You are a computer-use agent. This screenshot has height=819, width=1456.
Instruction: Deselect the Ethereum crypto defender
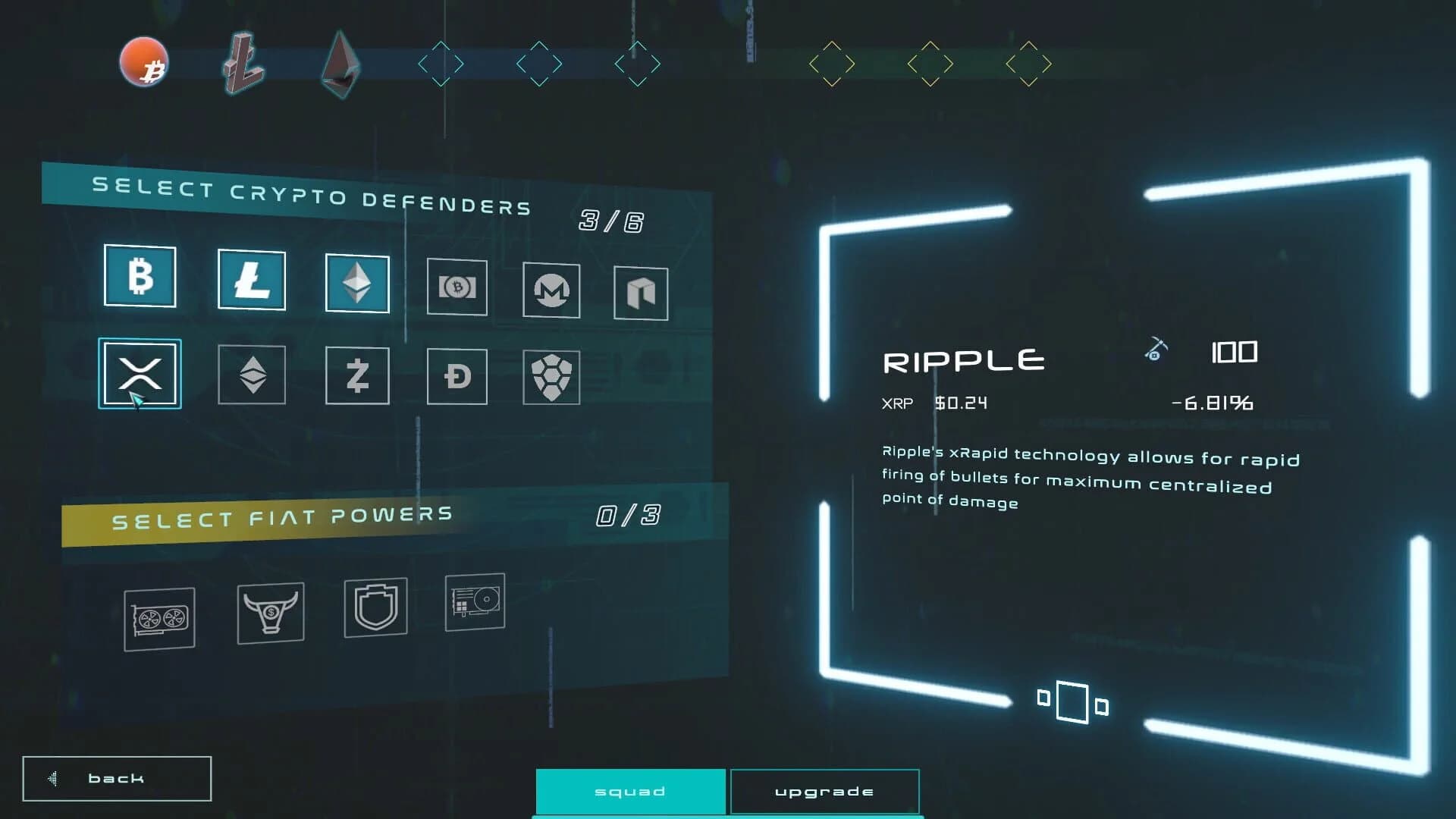[358, 282]
